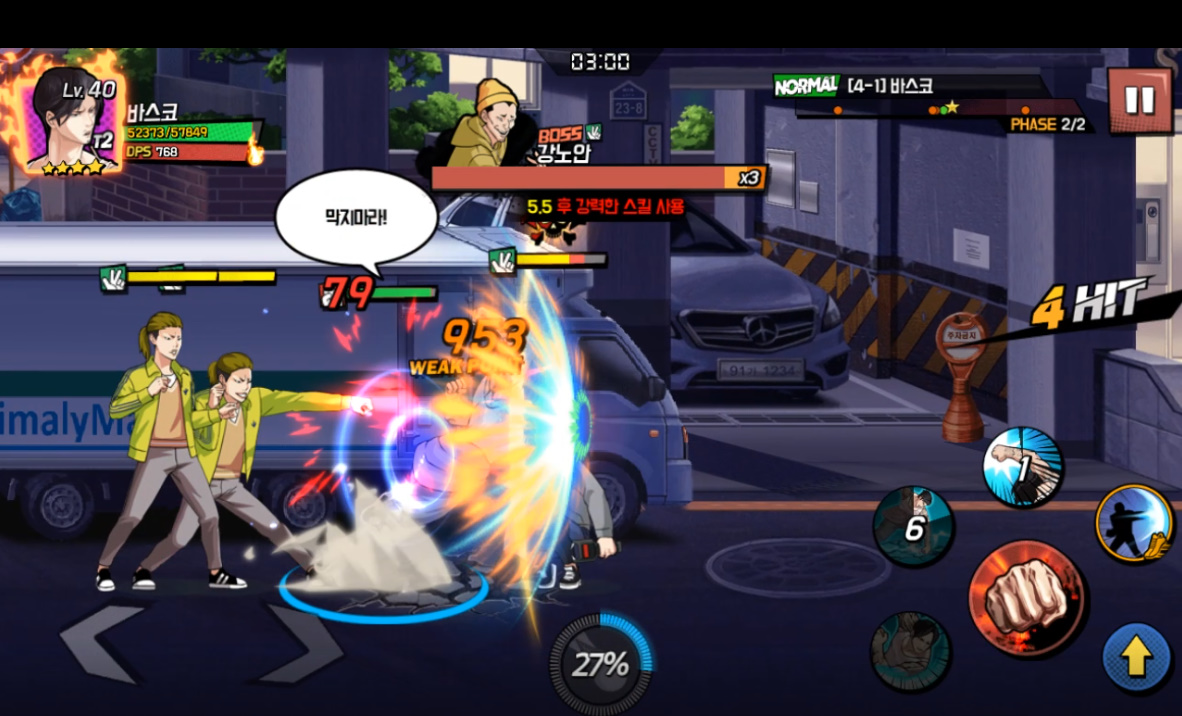Activate the jump button with yellow up arrow
Image resolution: width=1182 pixels, height=716 pixels.
(1136, 658)
